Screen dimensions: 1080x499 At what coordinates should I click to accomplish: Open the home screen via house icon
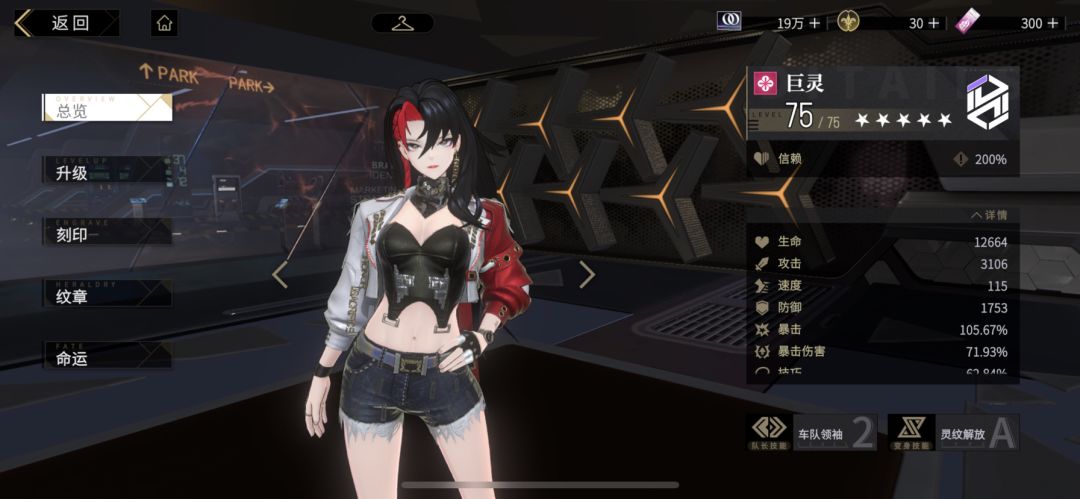pyautogui.click(x=165, y=23)
